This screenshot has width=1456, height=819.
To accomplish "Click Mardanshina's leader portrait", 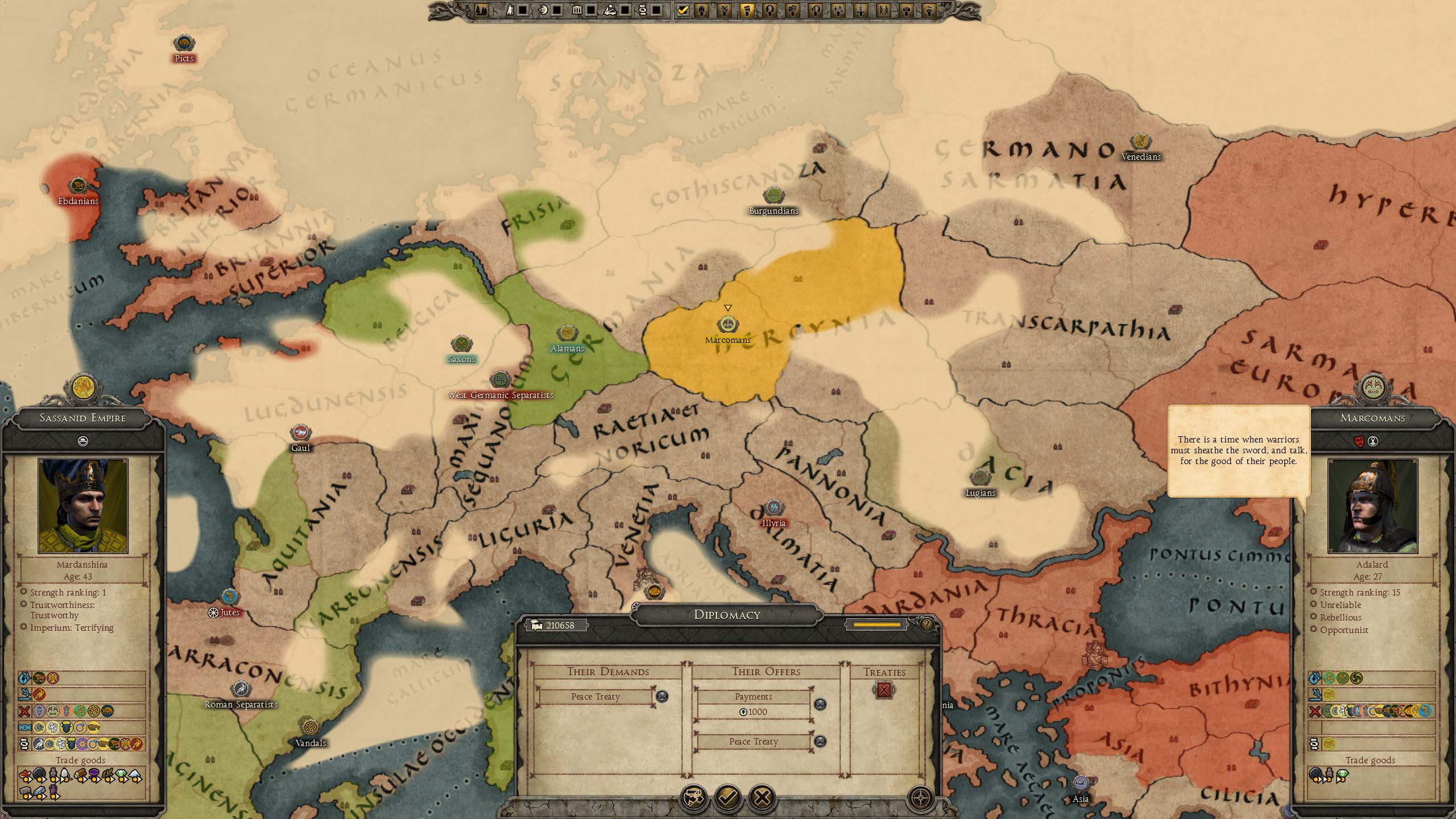I will 83,506.
